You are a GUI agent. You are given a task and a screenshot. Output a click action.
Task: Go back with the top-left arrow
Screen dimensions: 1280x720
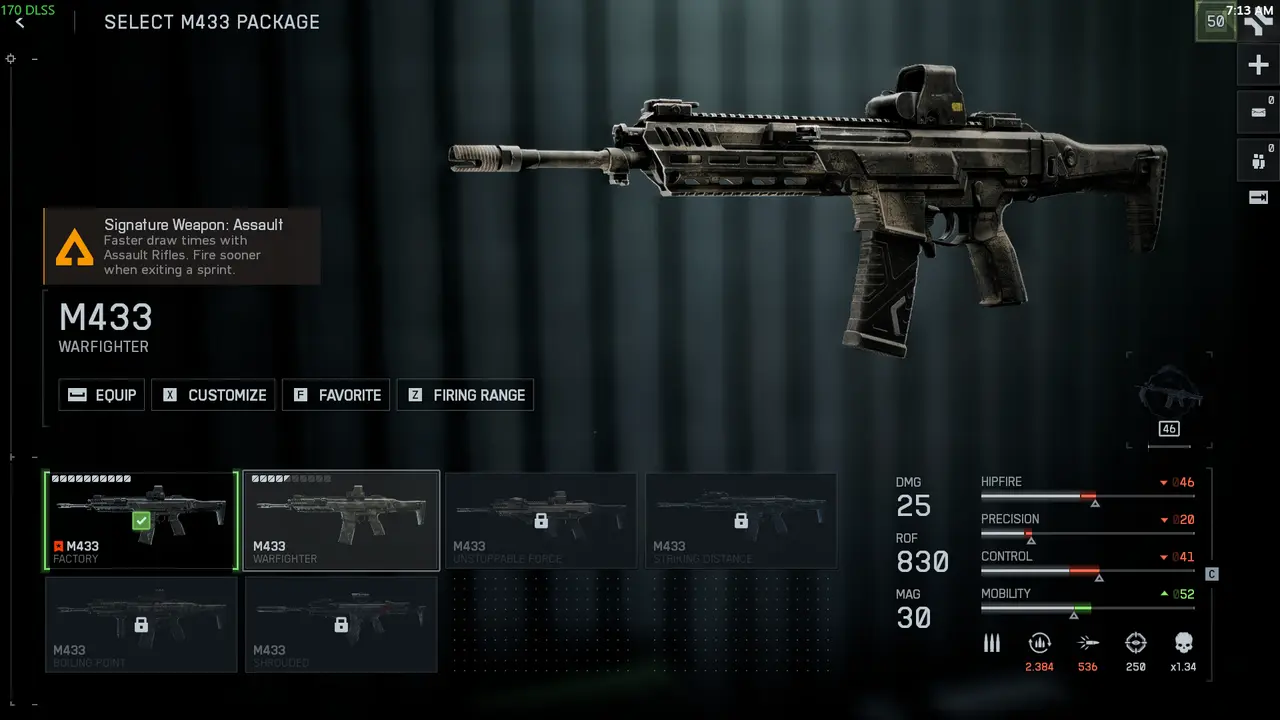click(20, 23)
